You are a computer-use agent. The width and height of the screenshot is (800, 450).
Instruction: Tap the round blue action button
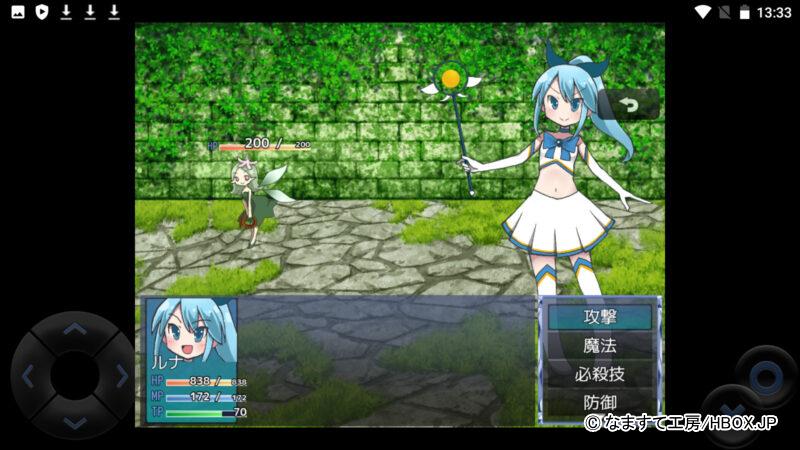pos(766,377)
